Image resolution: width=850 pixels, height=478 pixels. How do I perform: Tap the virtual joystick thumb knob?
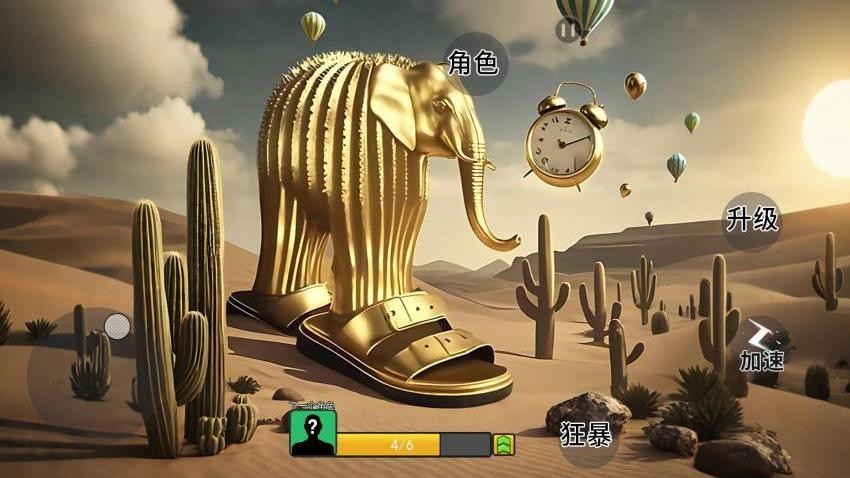(x=118, y=325)
